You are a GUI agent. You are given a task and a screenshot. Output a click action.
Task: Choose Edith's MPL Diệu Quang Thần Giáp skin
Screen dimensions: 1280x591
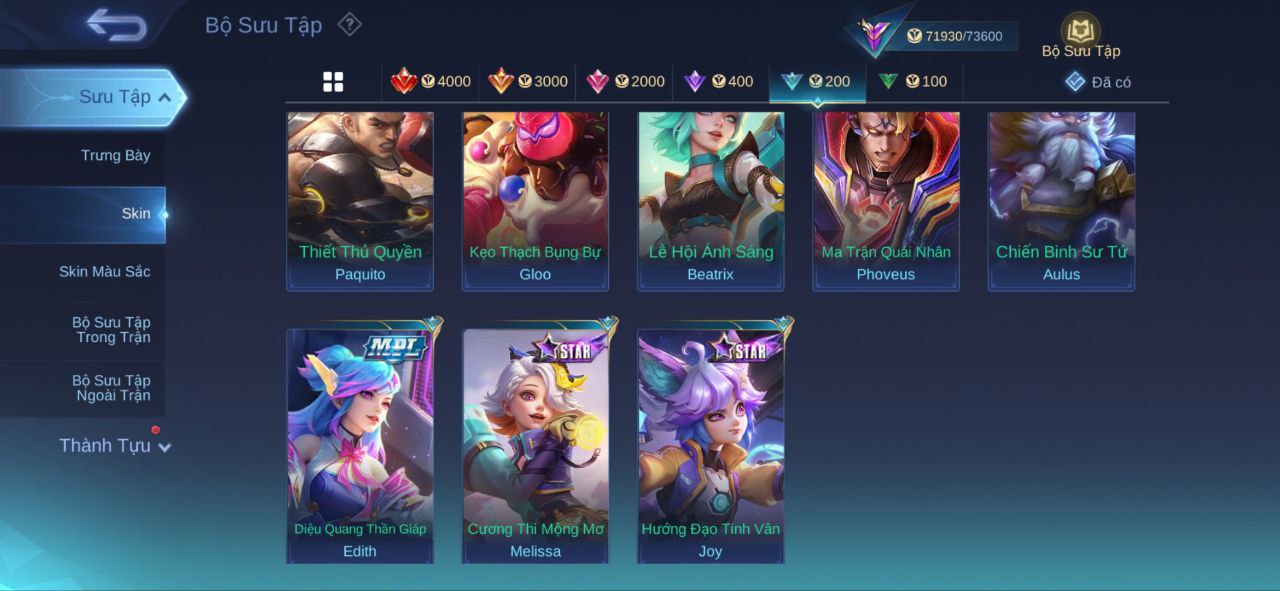[360, 445]
